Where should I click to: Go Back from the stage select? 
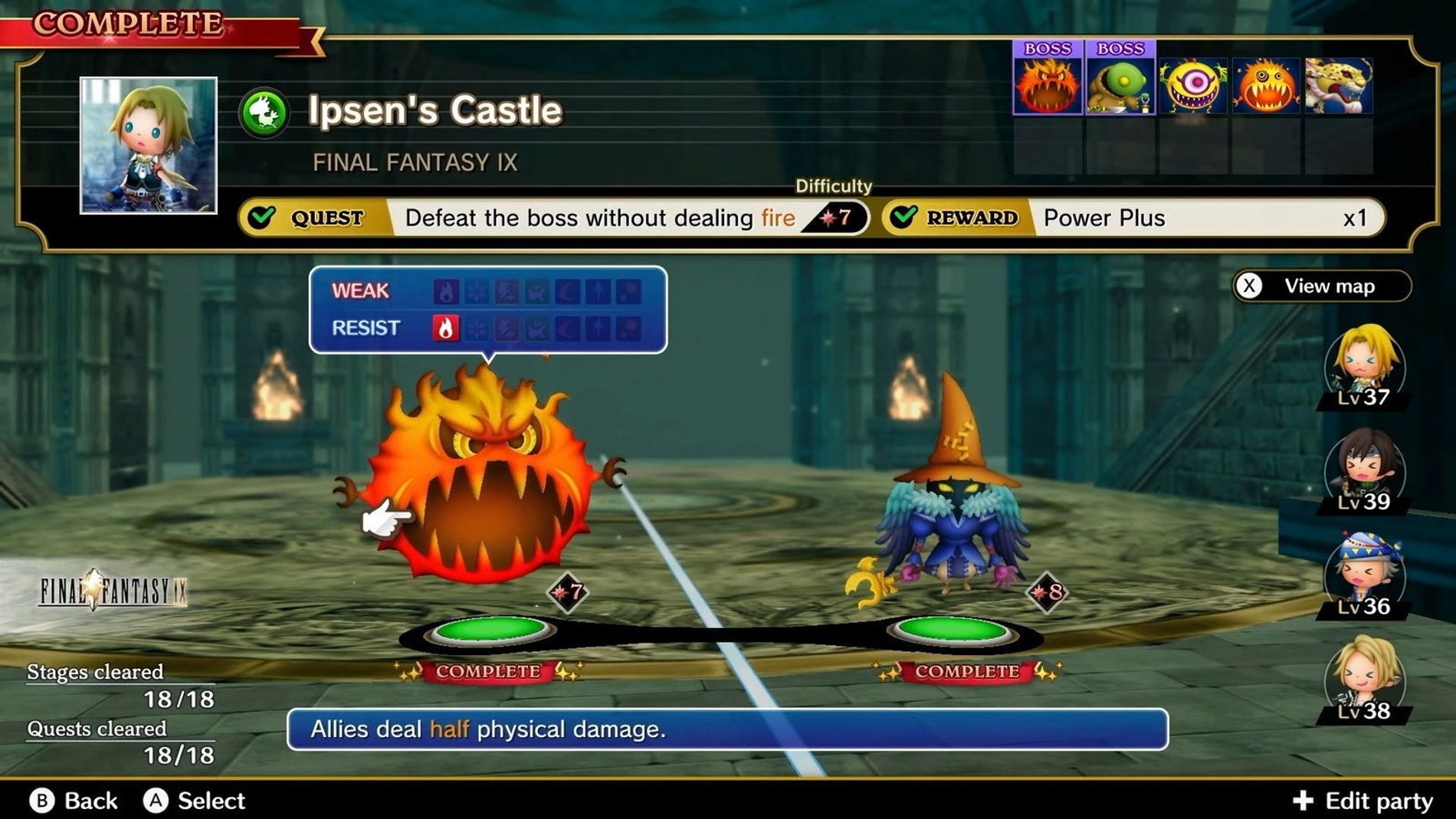[x=74, y=801]
